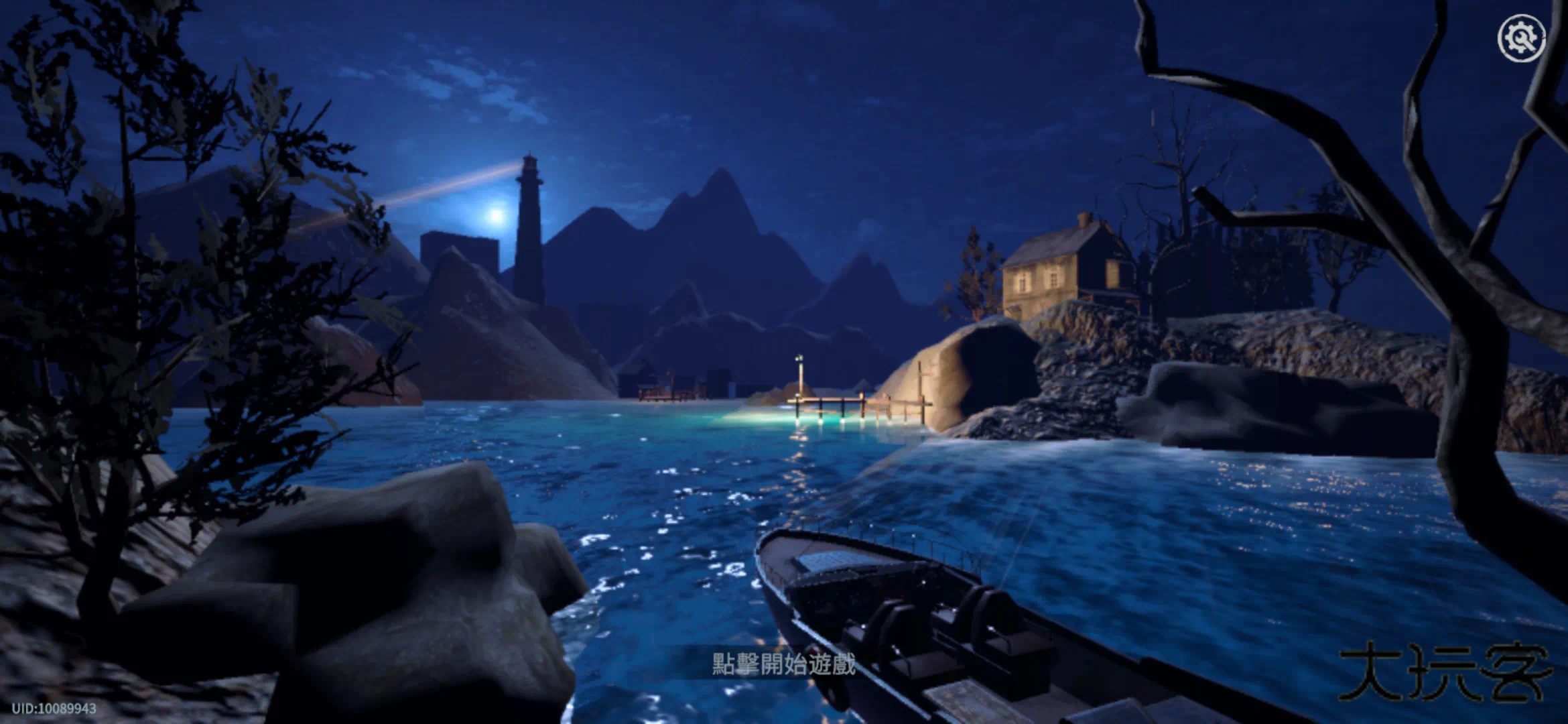Tap the 點擊開始遊戲 start prompt

coord(783,664)
